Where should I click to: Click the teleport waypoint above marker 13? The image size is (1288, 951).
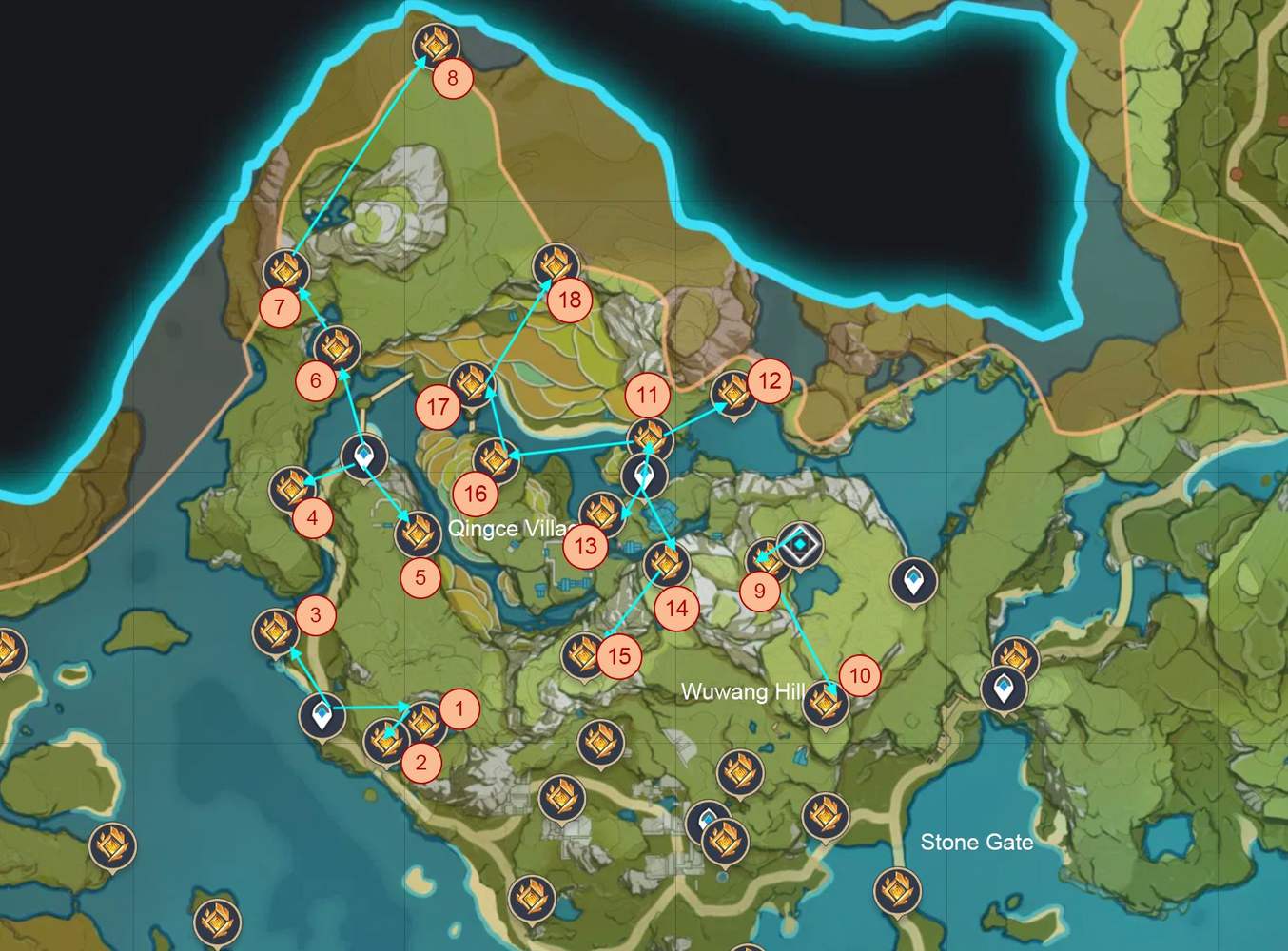(643, 475)
